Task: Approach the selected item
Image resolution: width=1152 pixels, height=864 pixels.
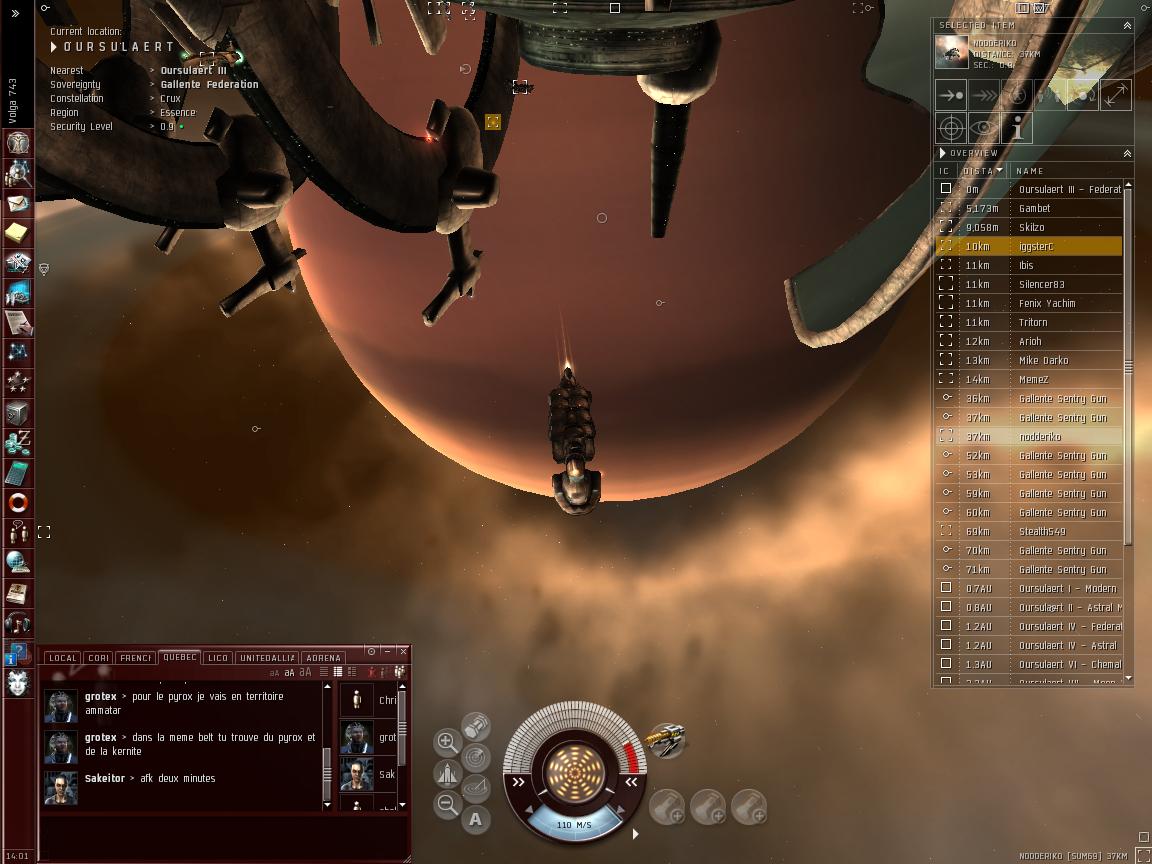Action: (x=951, y=95)
